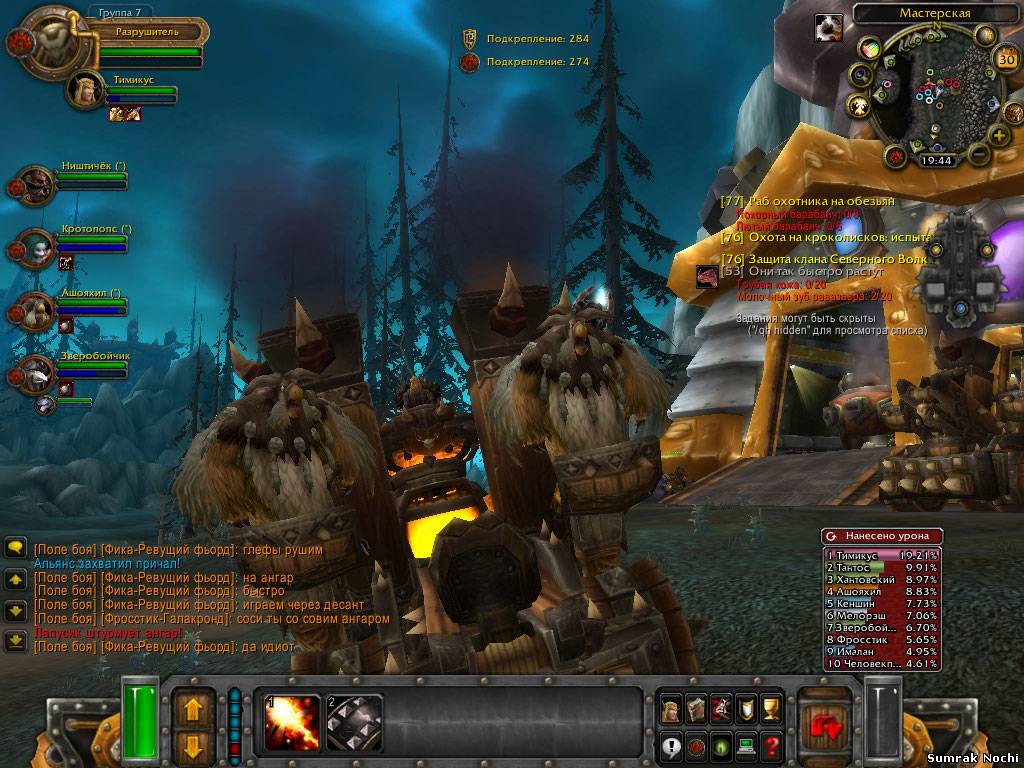Viewport: 1024px width, 768px height.
Task: Activate the fiery ram ability in slot 1
Action: tap(290, 722)
